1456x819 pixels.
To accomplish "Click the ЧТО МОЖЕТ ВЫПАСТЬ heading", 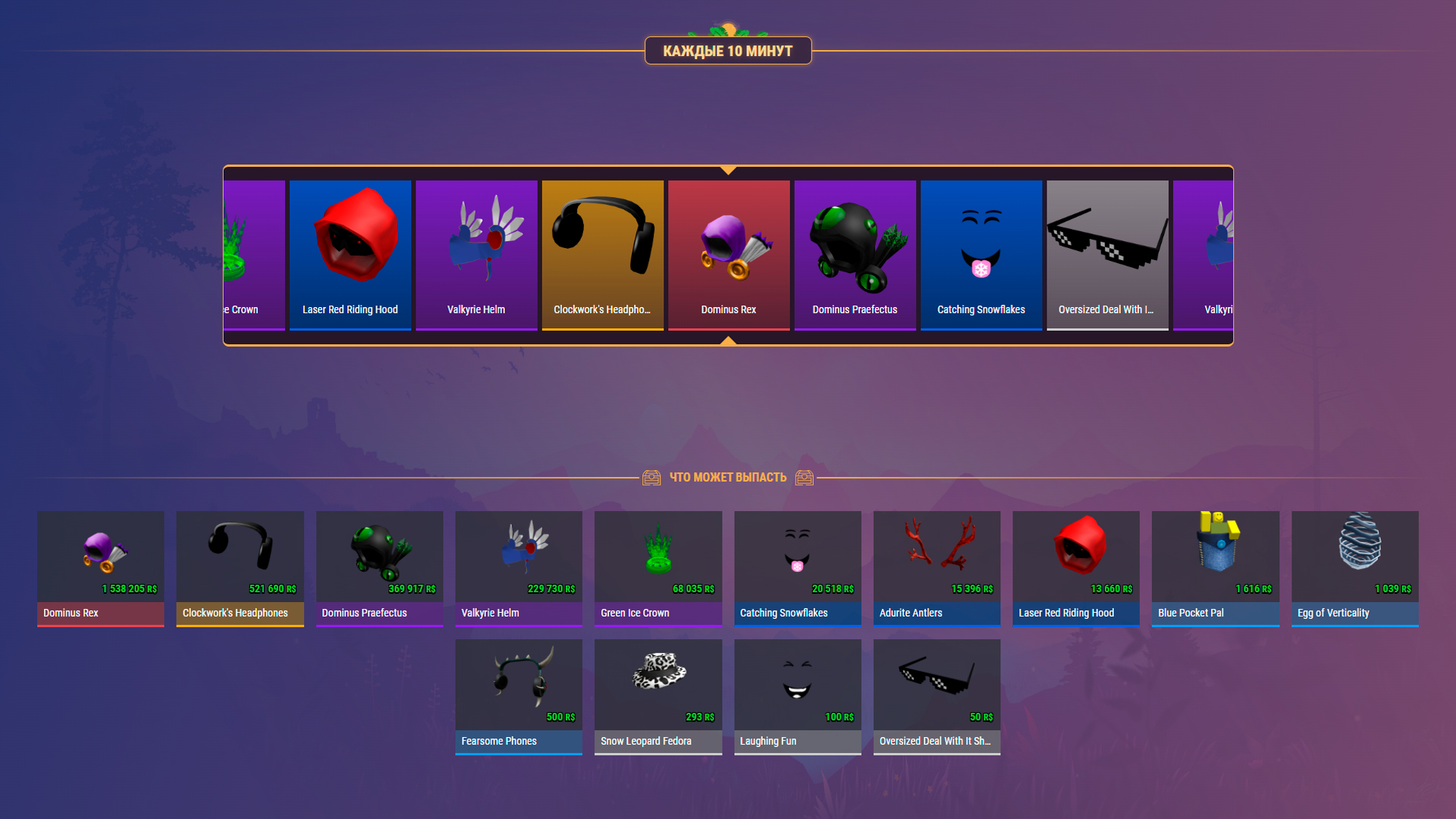I will pyautogui.click(x=728, y=477).
